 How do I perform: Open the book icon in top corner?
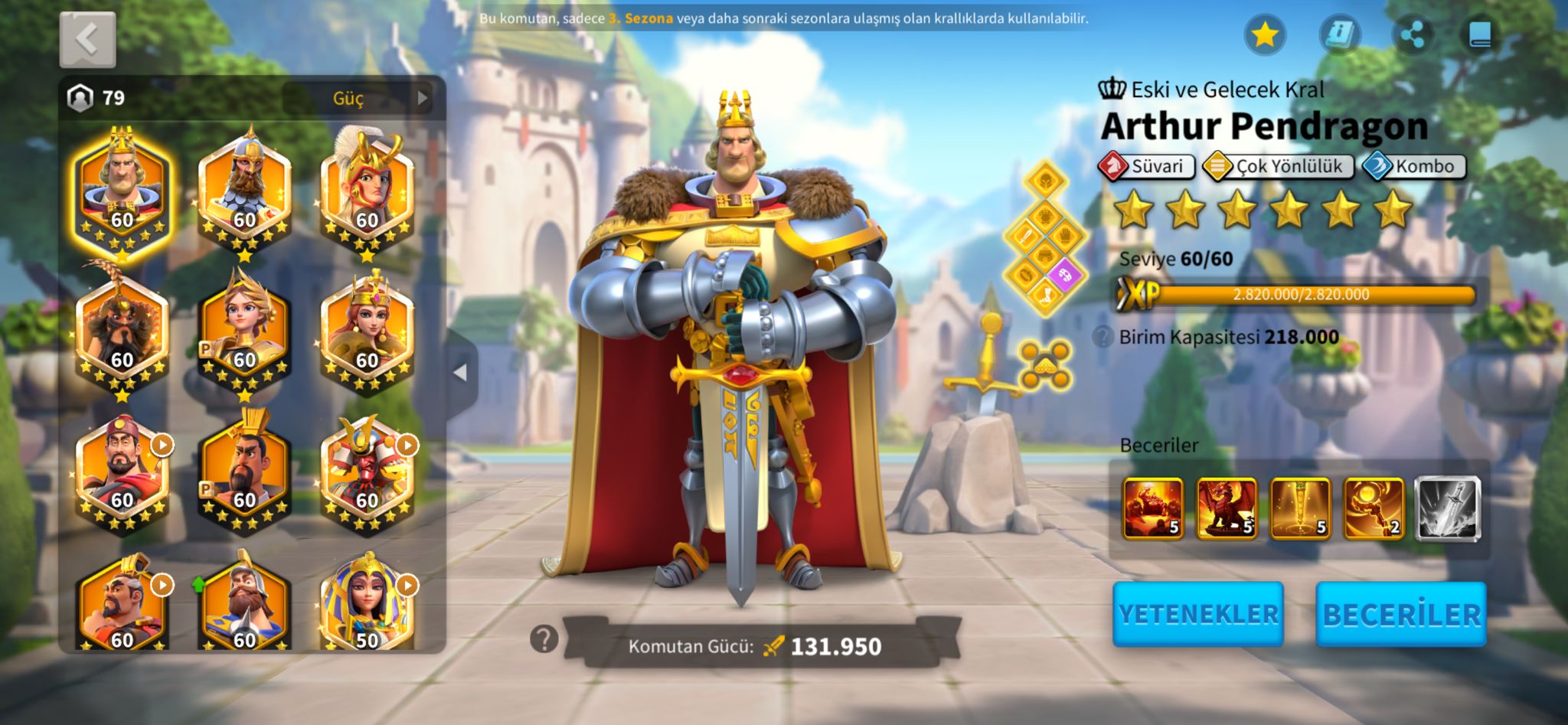point(1480,35)
